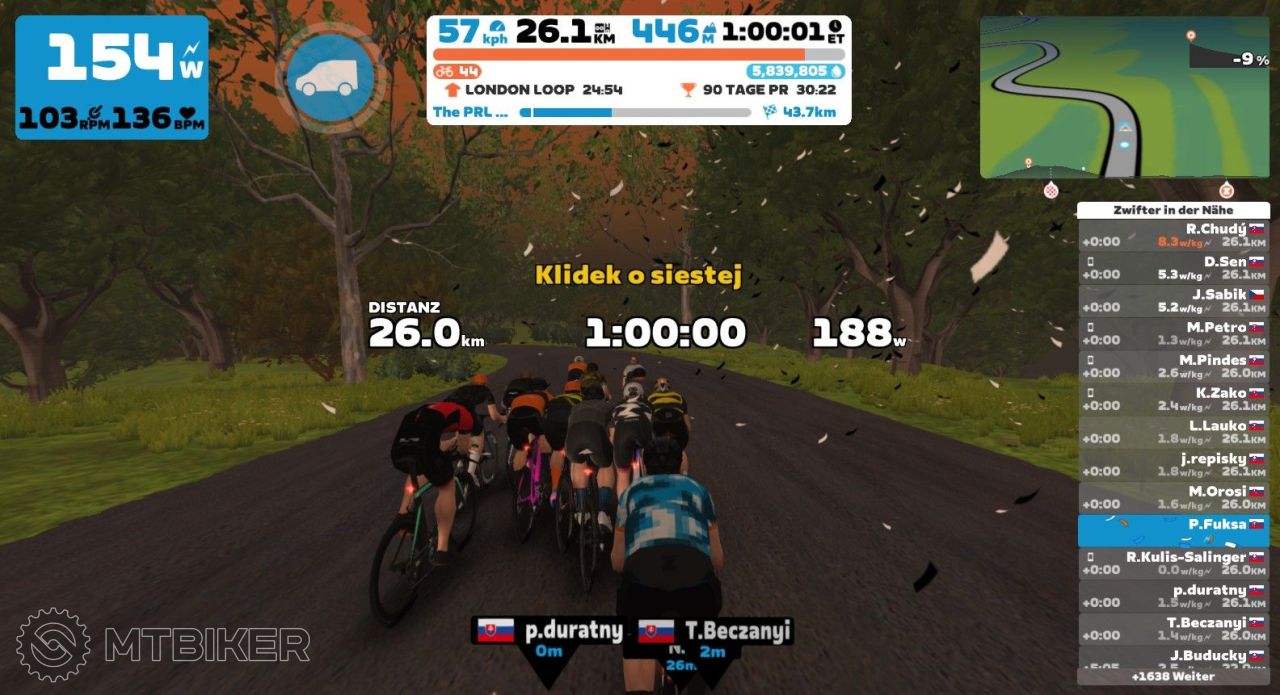Activate the van draft power-up icon
The image size is (1280, 695).
pyautogui.click(x=330, y=78)
